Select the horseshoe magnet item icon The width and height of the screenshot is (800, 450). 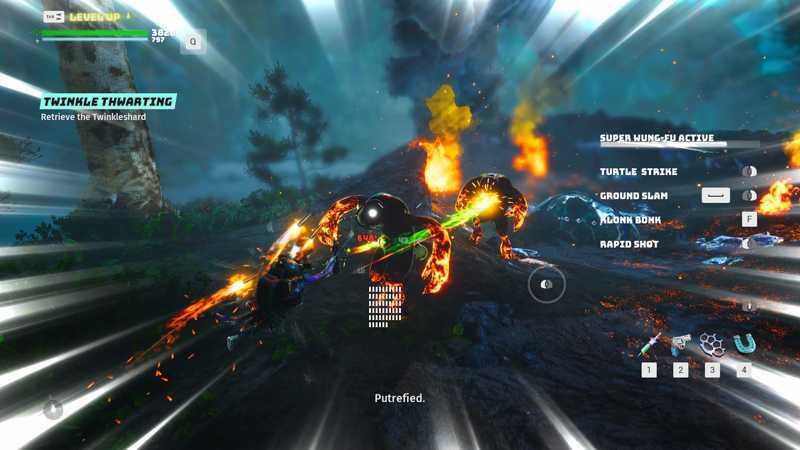[x=743, y=345]
